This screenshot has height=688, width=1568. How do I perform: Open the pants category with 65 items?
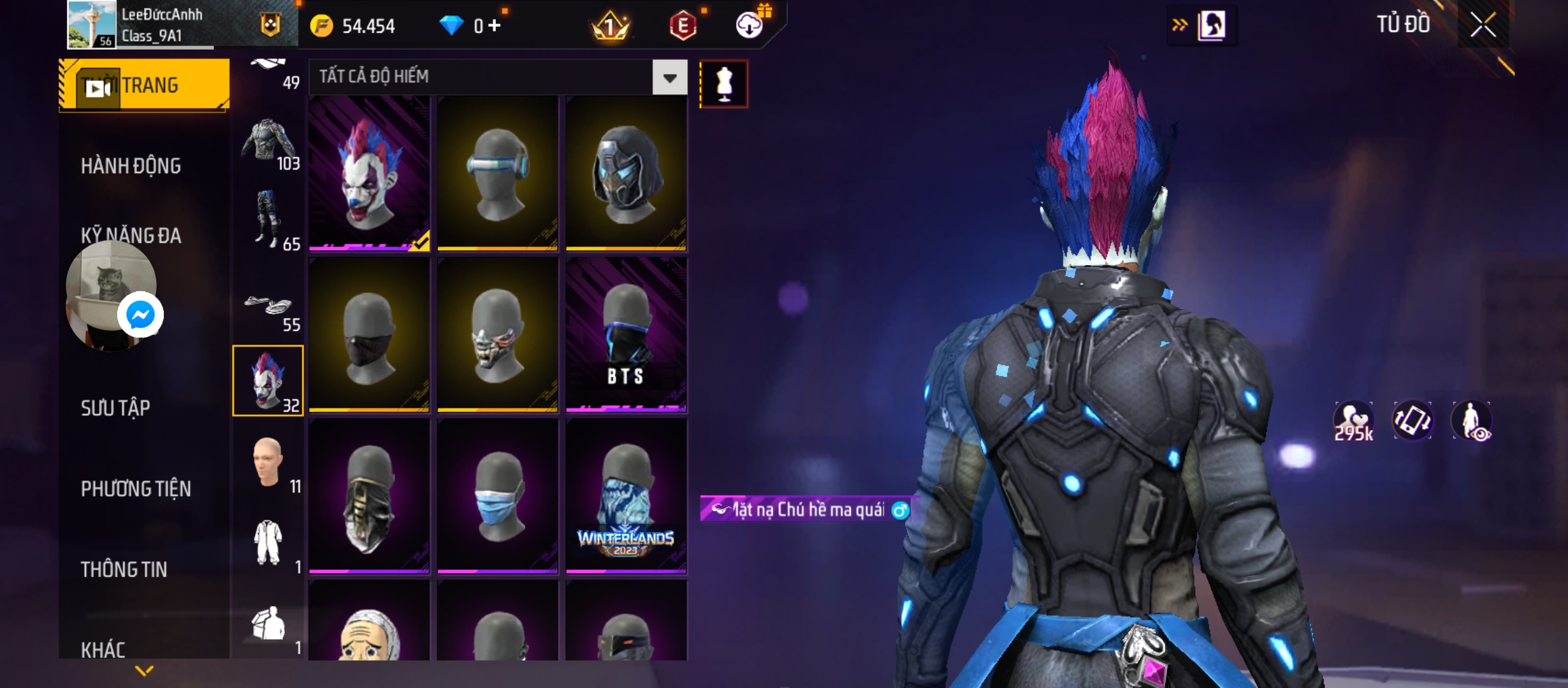(268, 220)
